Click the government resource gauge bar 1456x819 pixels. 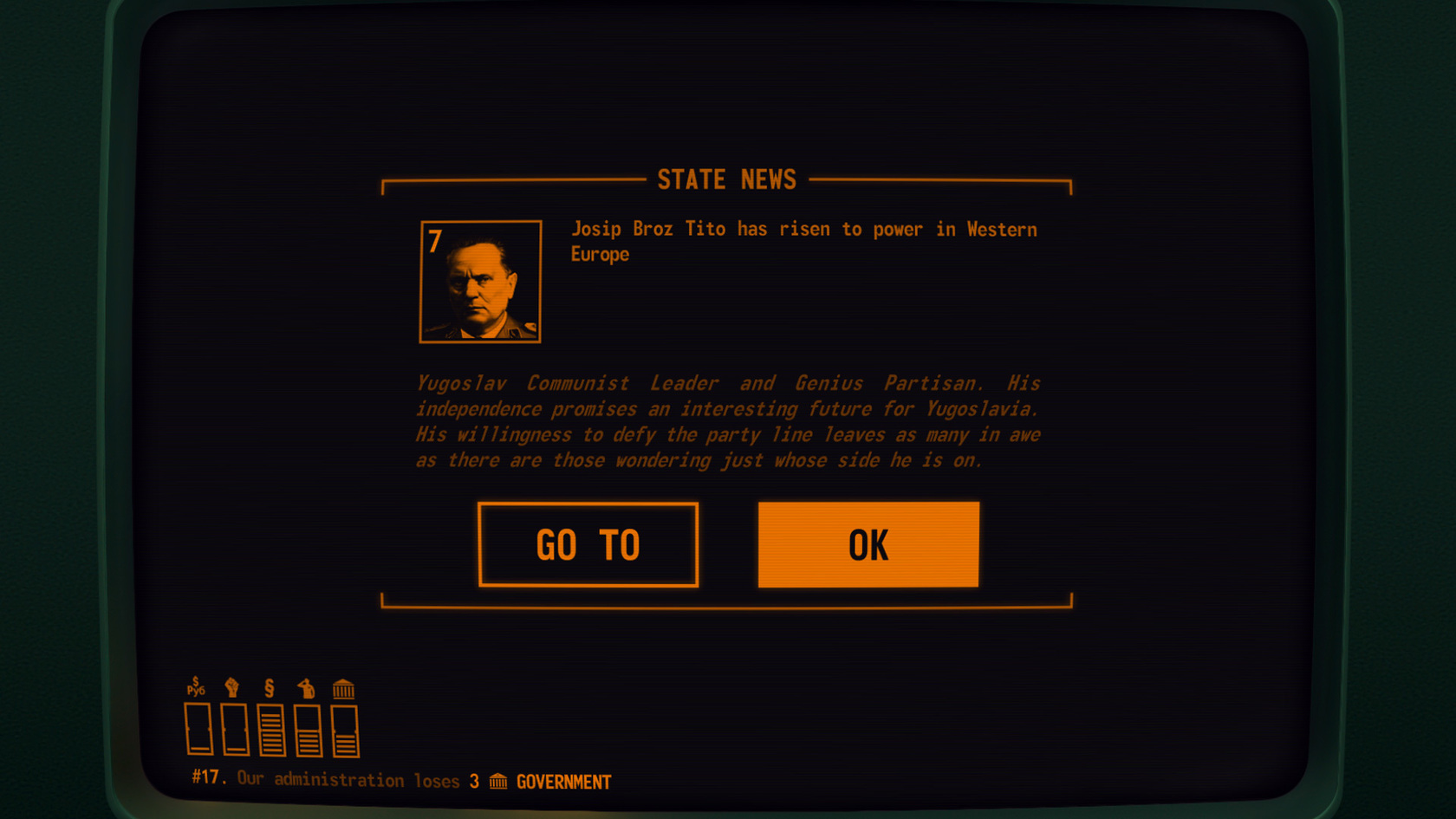pos(344,729)
